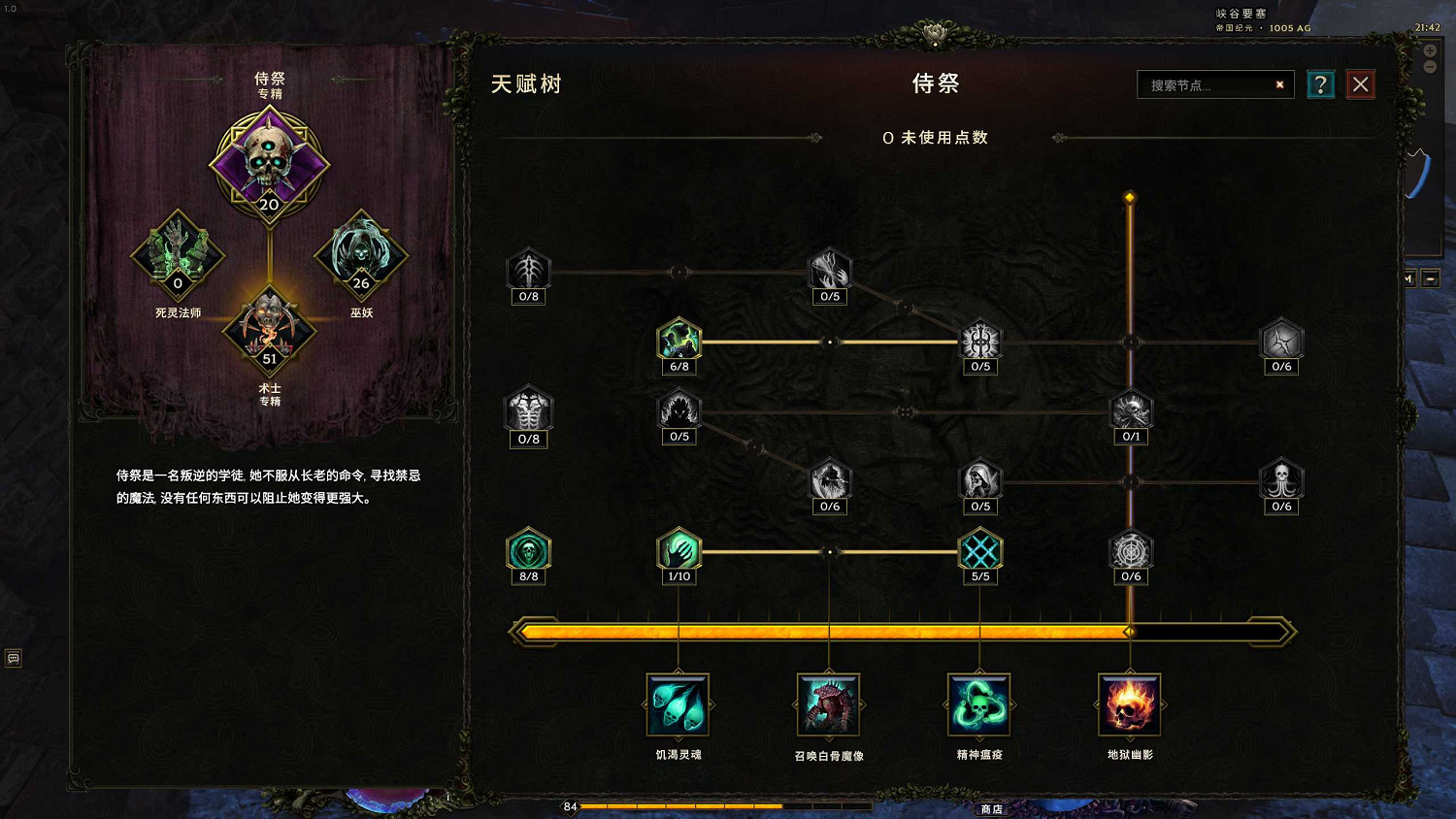
Task: Select the 召唤白骨魔像 golem skill icon
Action: (x=829, y=705)
